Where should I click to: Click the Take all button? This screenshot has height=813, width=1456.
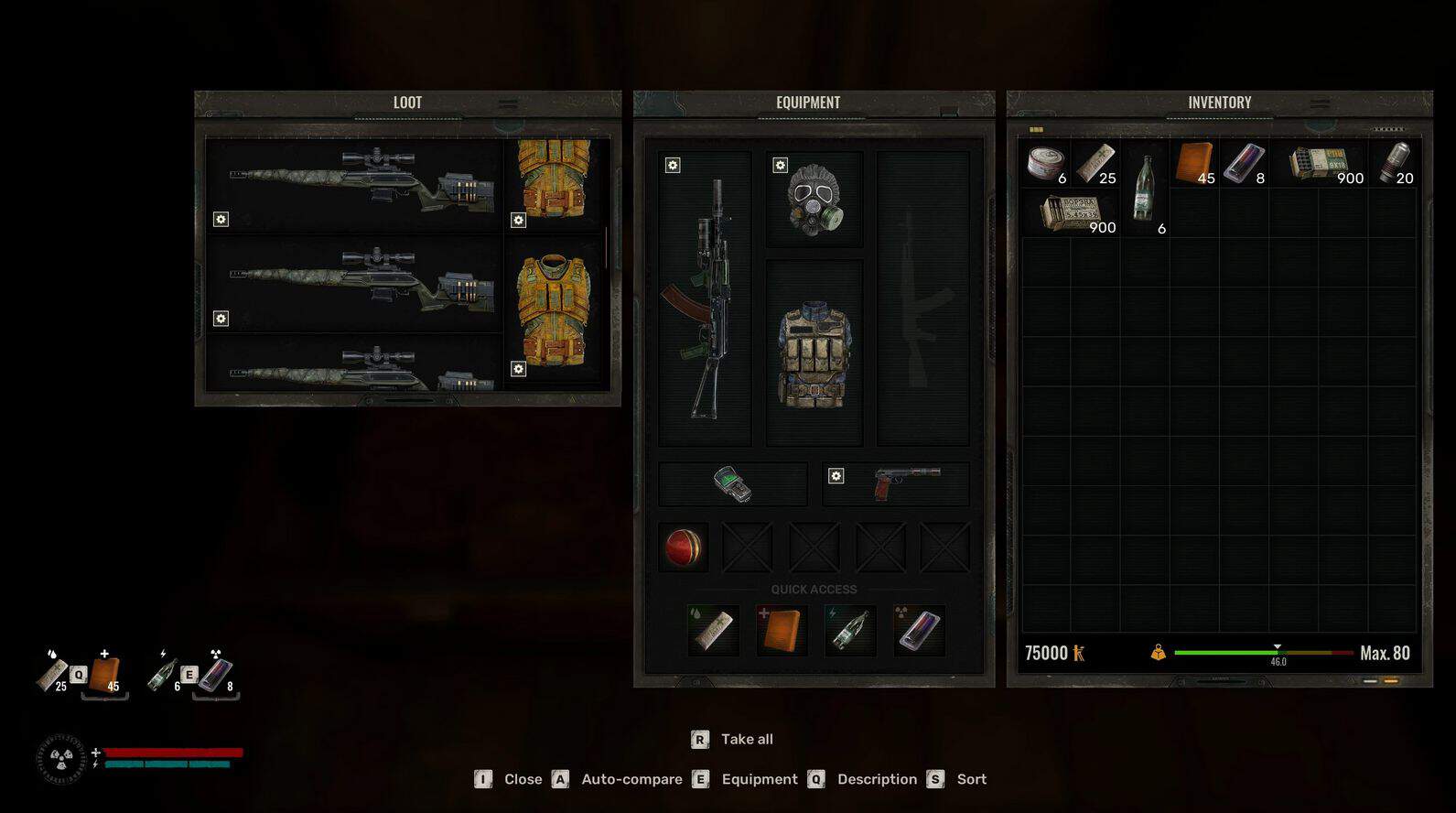click(x=746, y=739)
